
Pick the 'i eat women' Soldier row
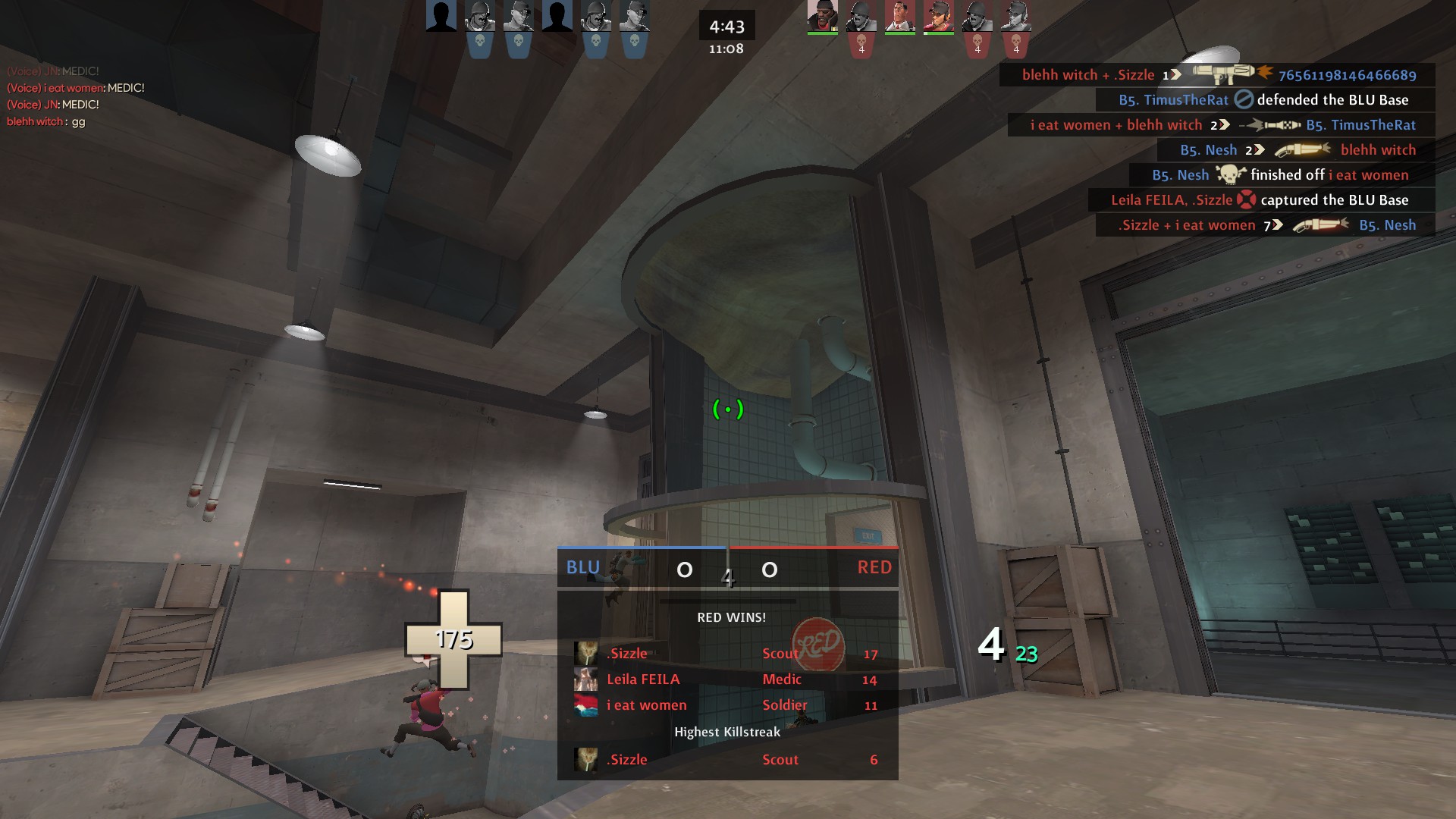(726, 705)
